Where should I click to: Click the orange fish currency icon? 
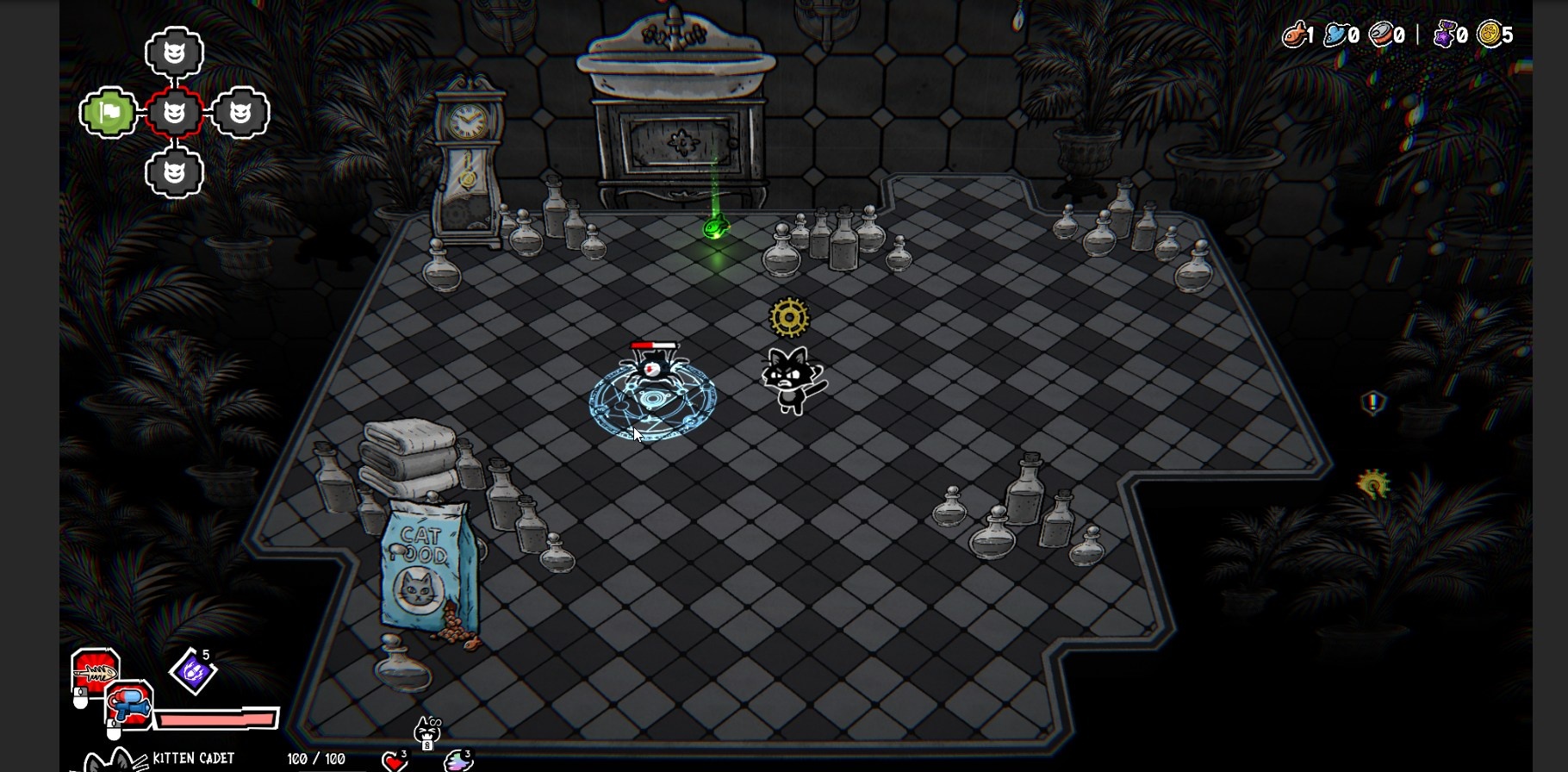[1294, 34]
